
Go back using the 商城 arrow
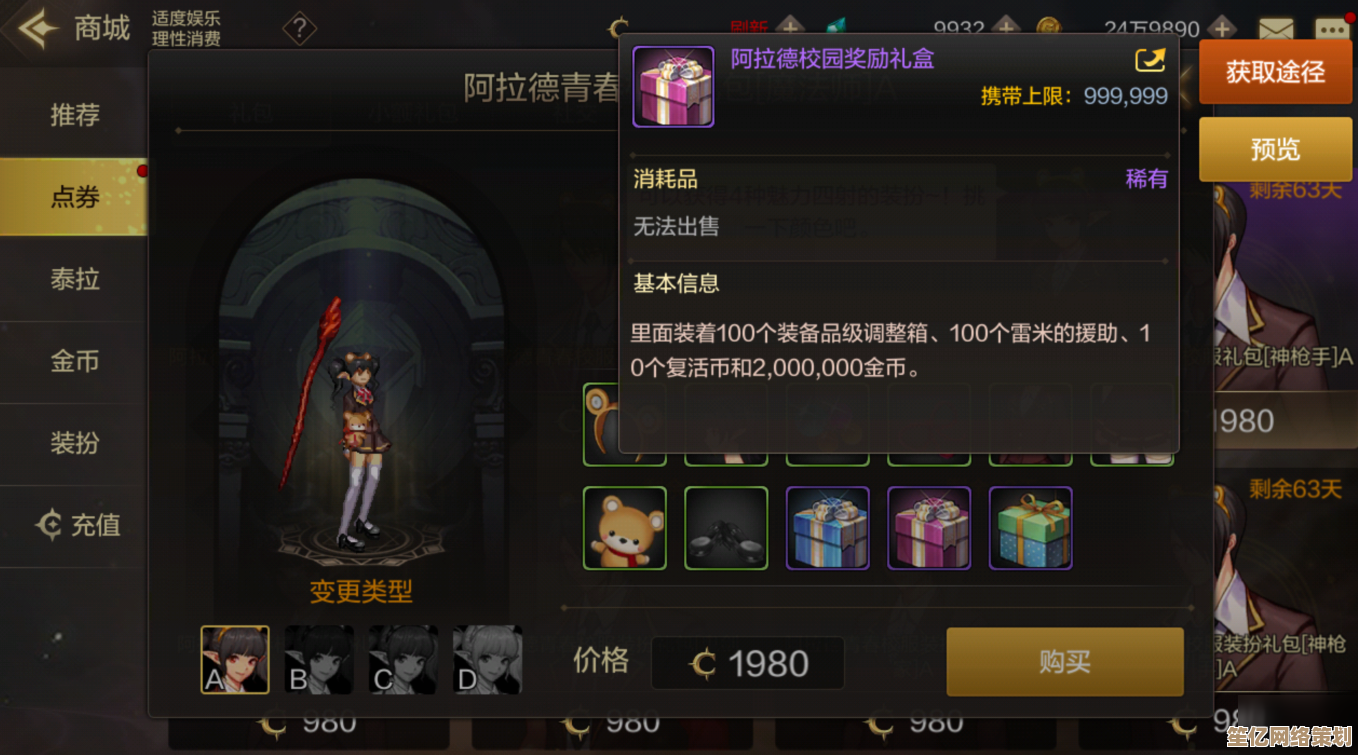(x=36, y=28)
